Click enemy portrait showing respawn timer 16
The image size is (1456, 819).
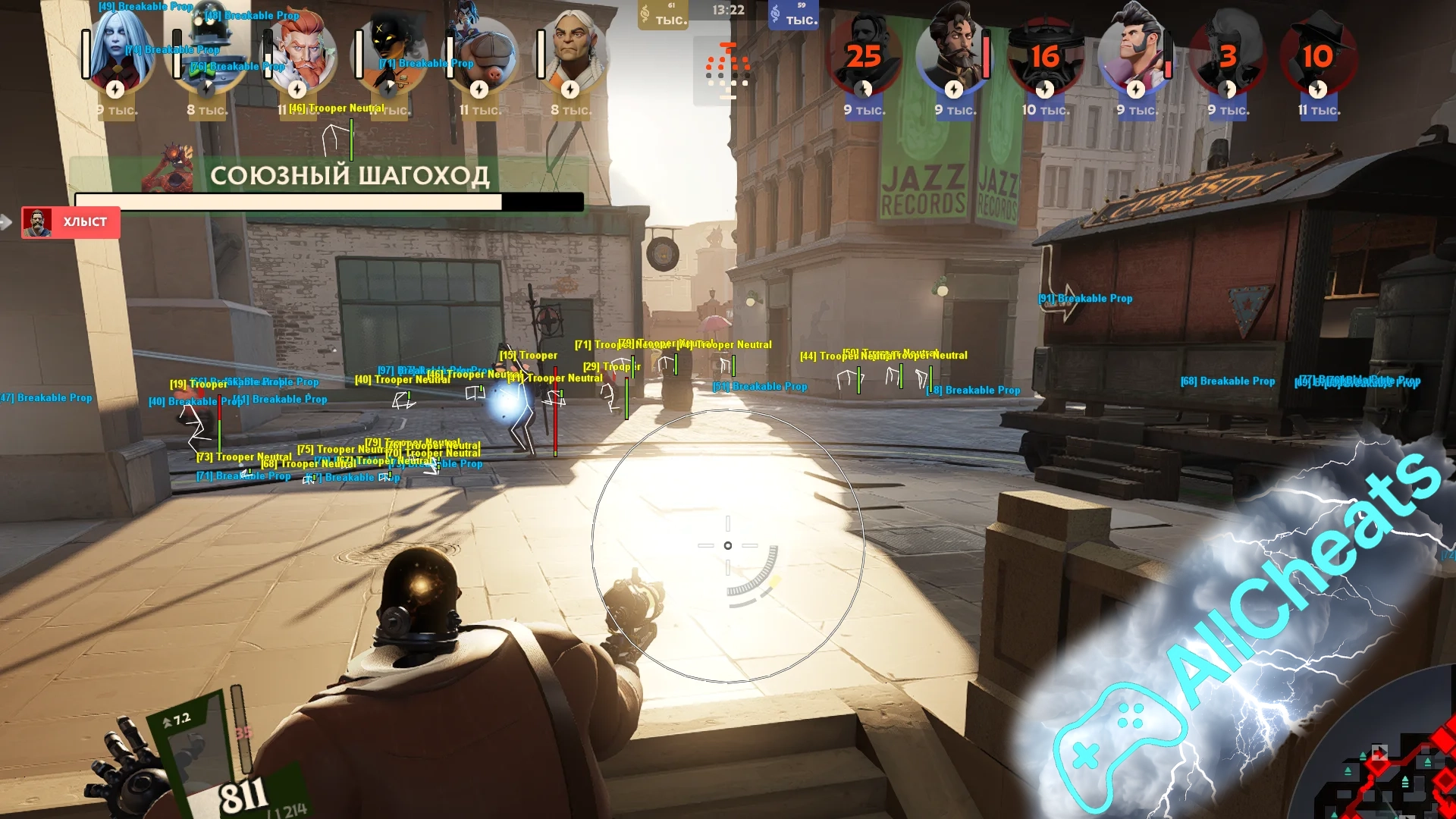click(1044, 55)
